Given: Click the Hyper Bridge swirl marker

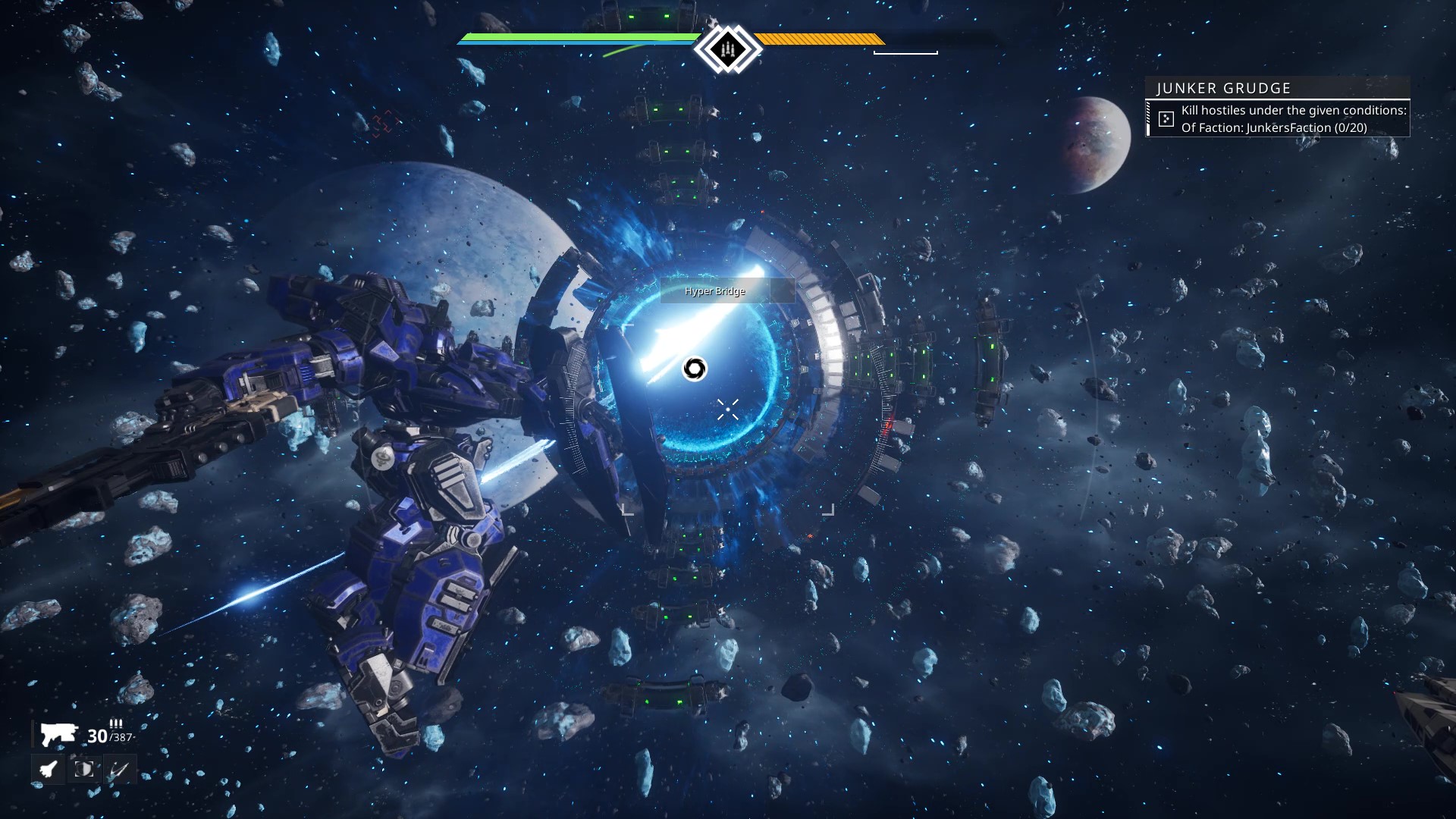Looking at the screenshot, I should point(694,369).
